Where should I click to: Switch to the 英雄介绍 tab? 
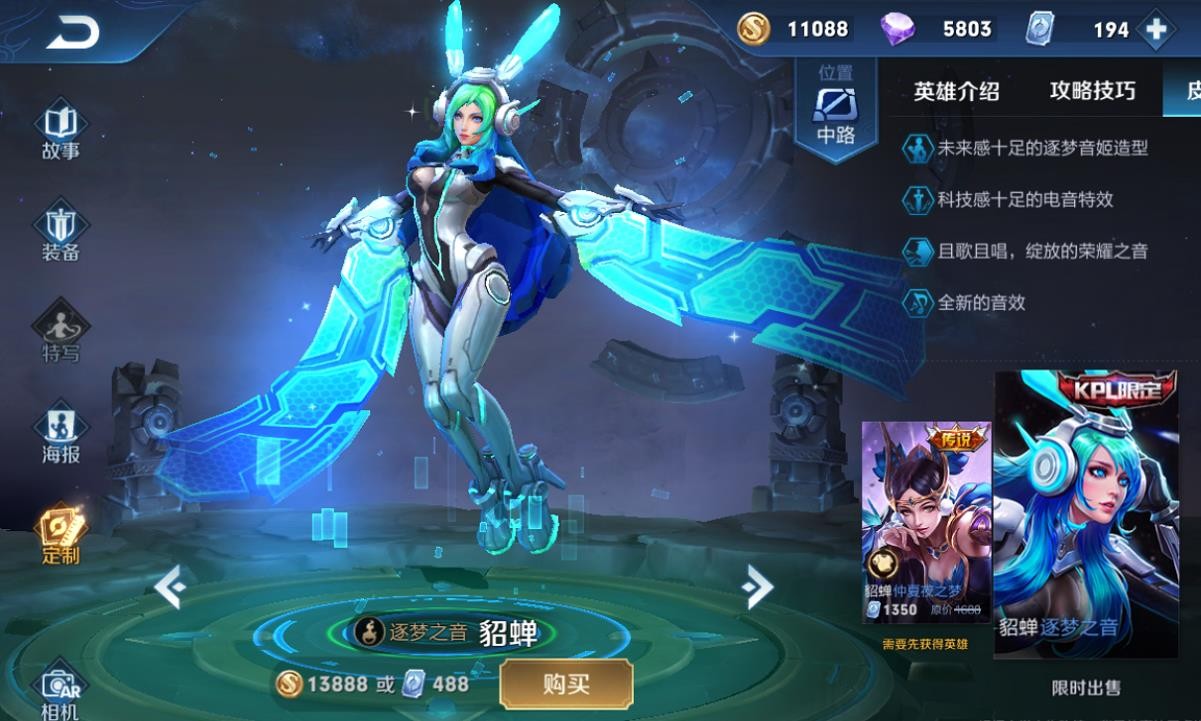point(956,92)
